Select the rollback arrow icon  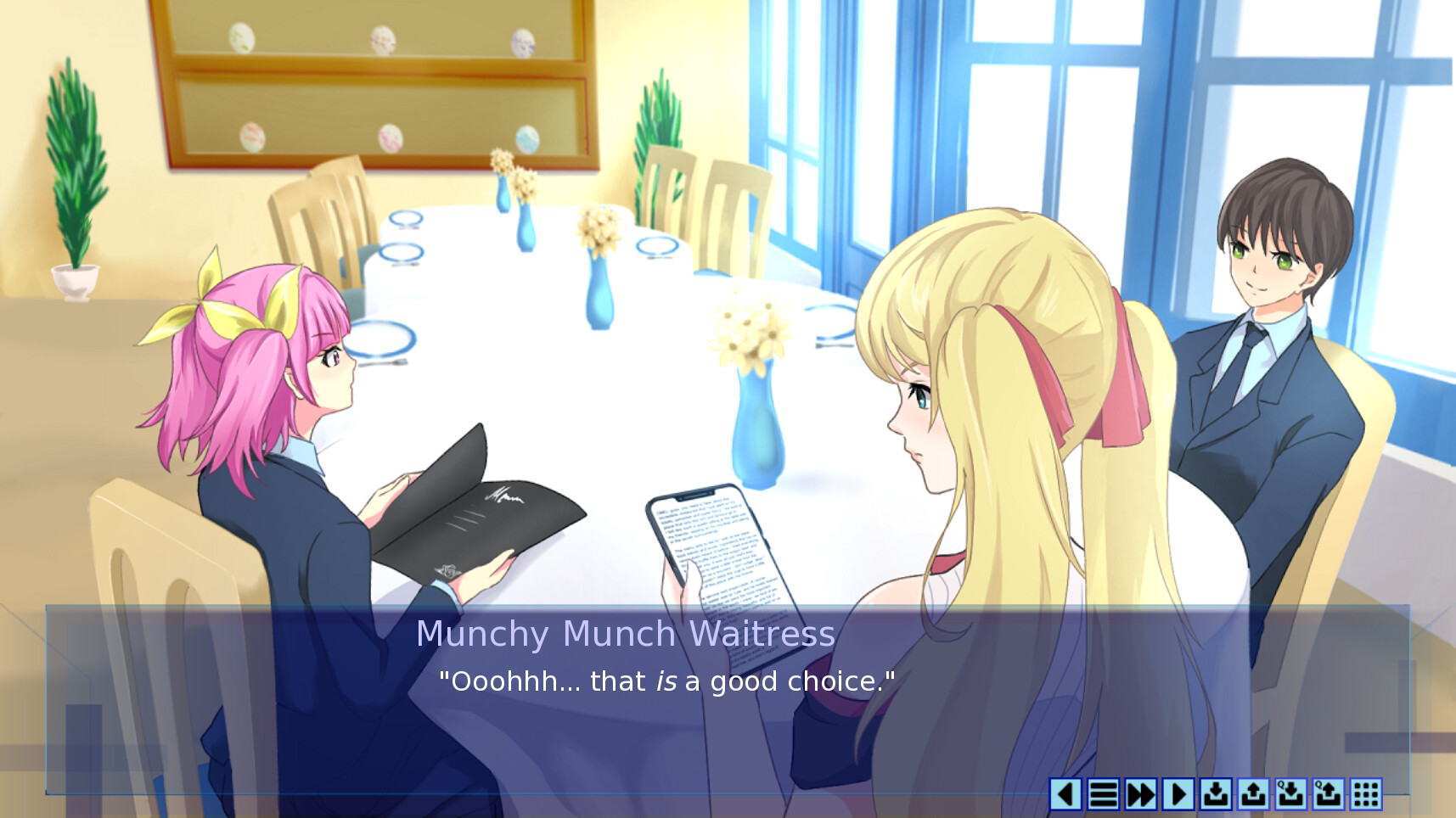click(x=1067, y=795)
